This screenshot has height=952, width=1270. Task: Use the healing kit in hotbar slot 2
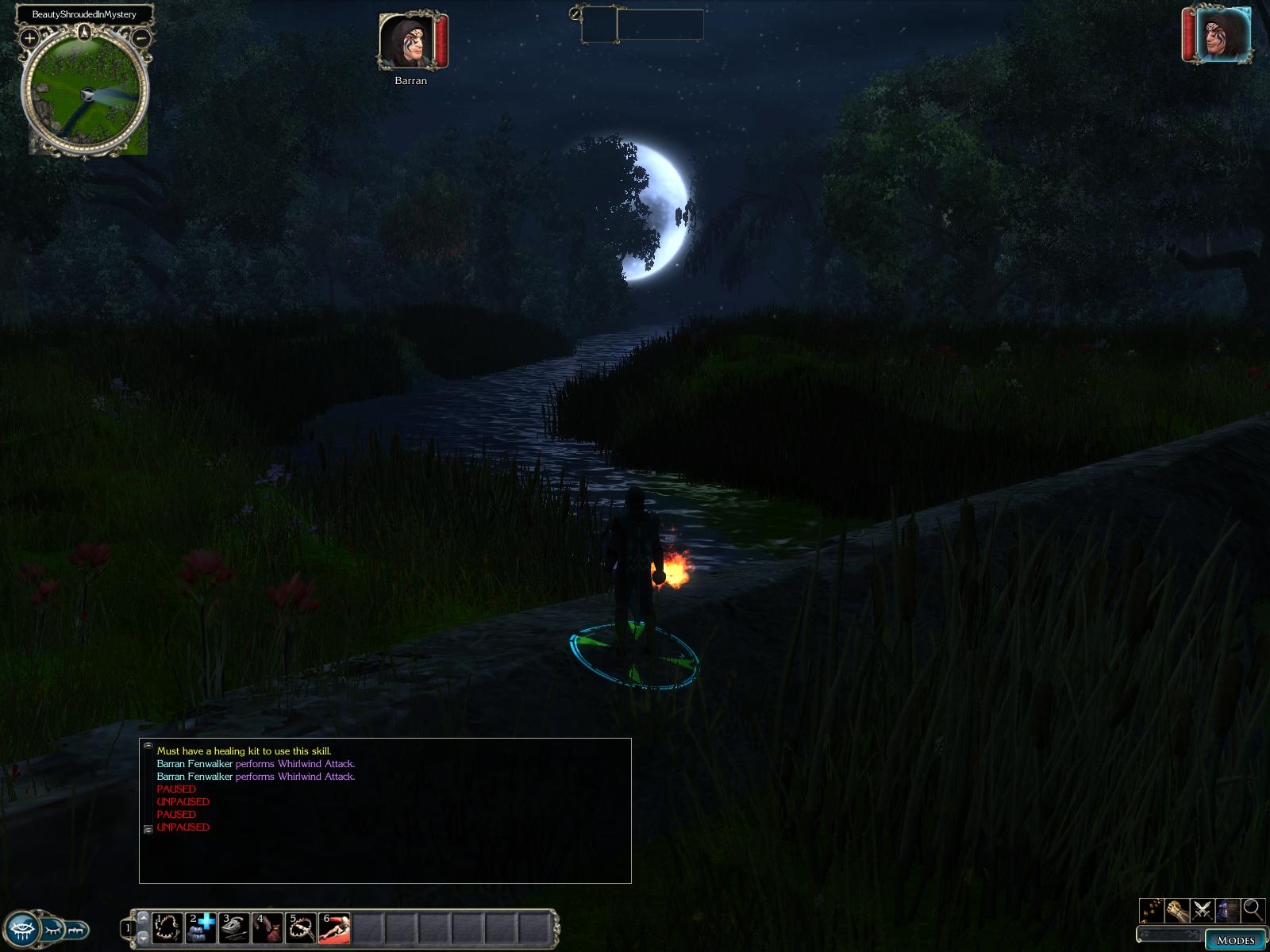click(201, 927)
